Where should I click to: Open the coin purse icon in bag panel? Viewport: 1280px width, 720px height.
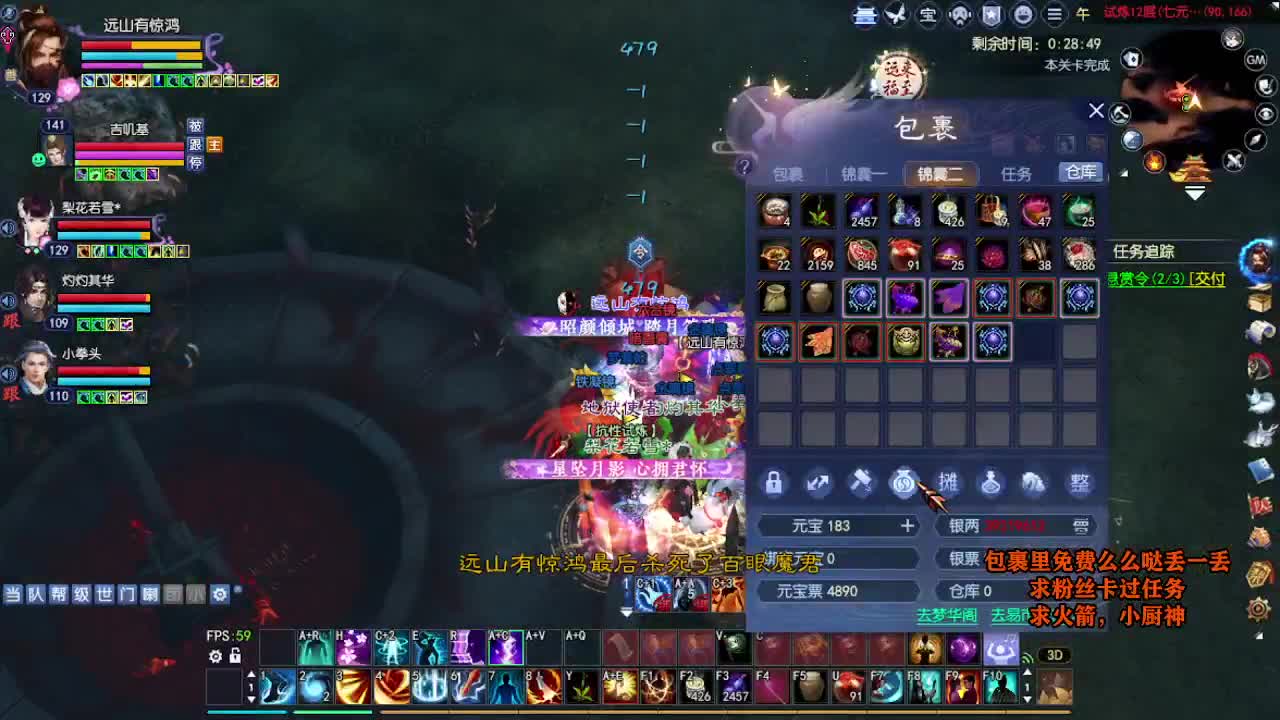(903, 483)
